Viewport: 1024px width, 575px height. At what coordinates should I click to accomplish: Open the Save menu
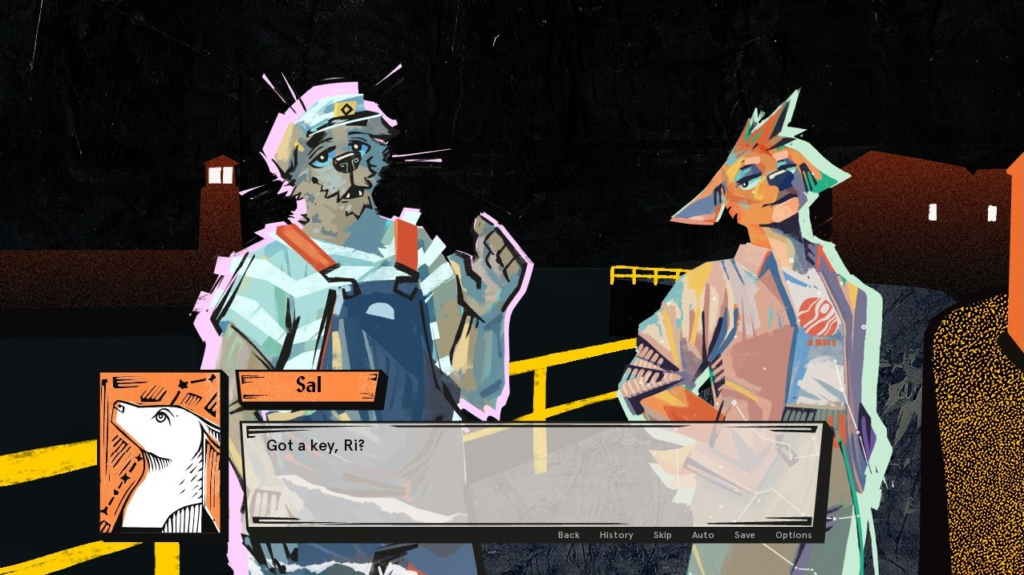click(744, 535)
